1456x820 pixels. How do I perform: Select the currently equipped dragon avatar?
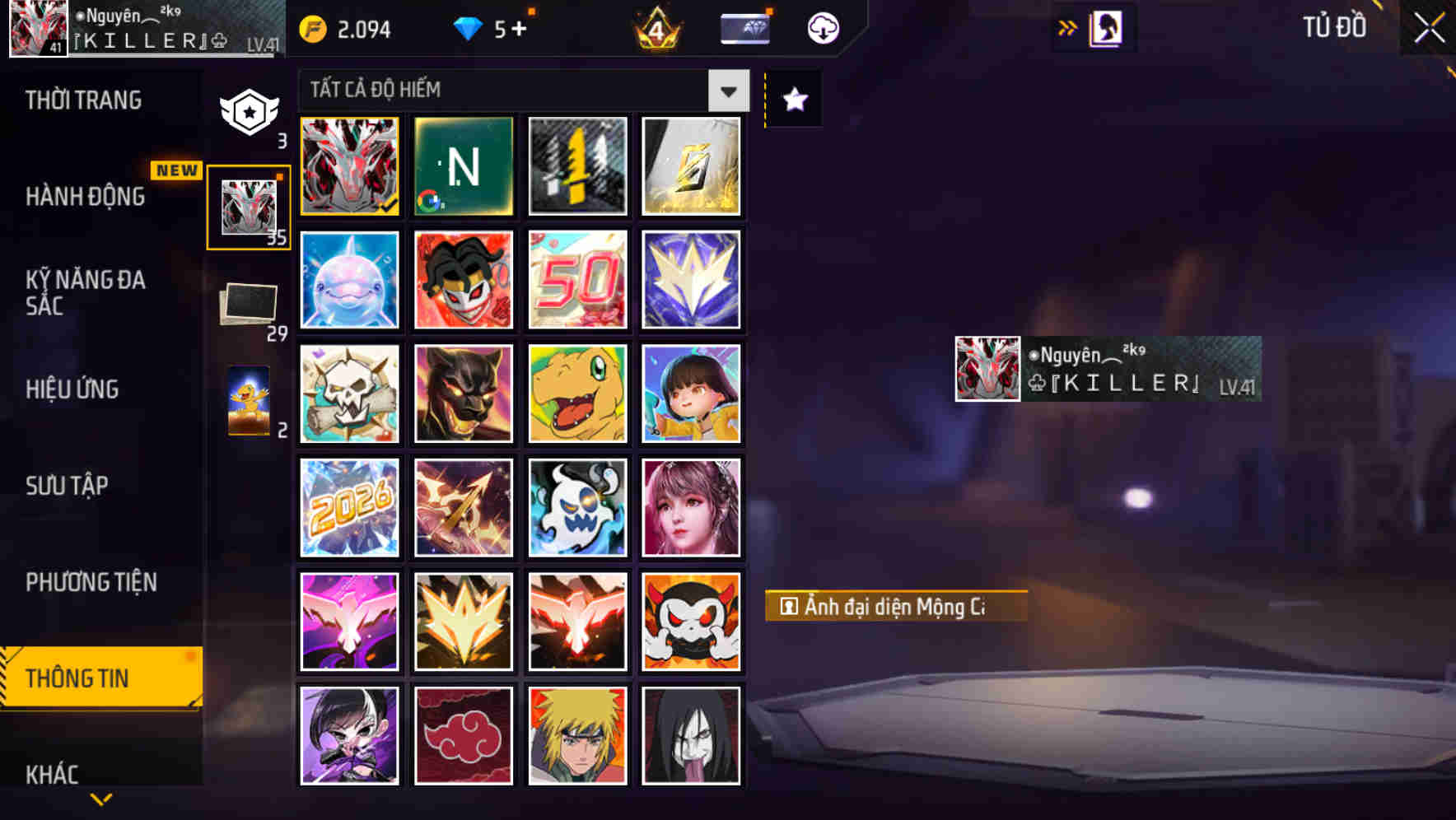point(348,166)
